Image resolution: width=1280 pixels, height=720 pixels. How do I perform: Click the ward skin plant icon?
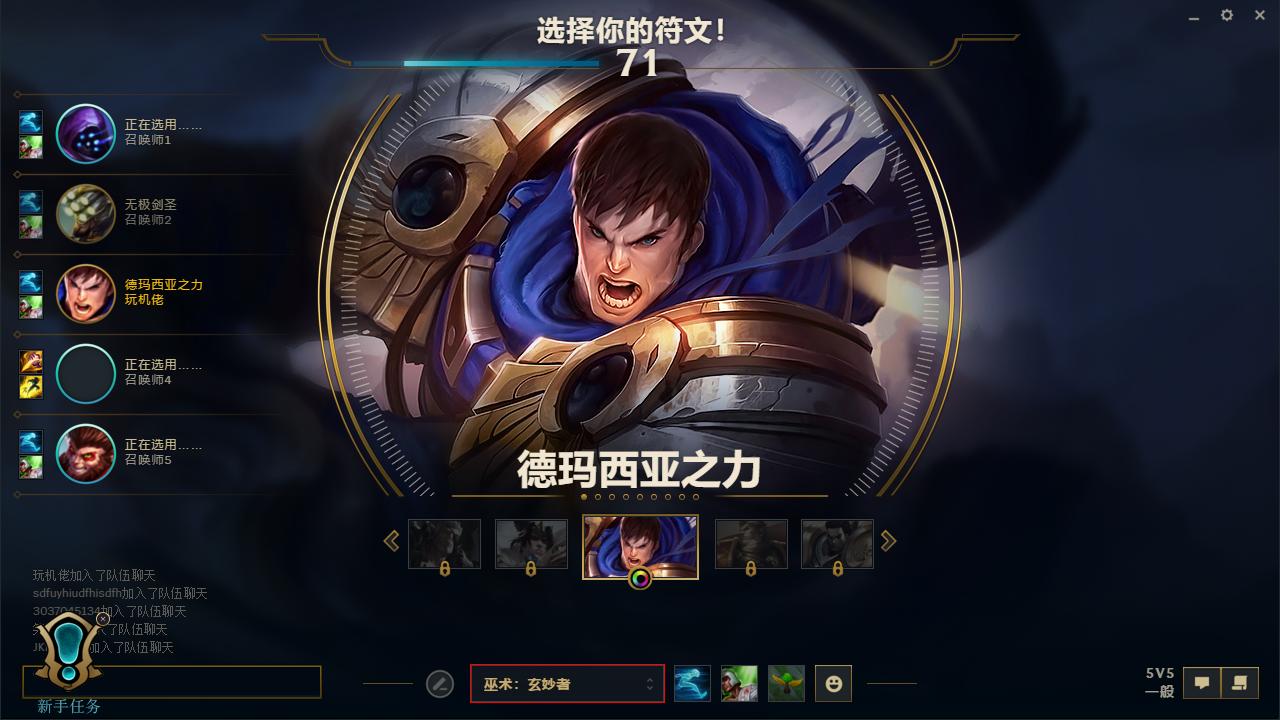tap(787, 683)
